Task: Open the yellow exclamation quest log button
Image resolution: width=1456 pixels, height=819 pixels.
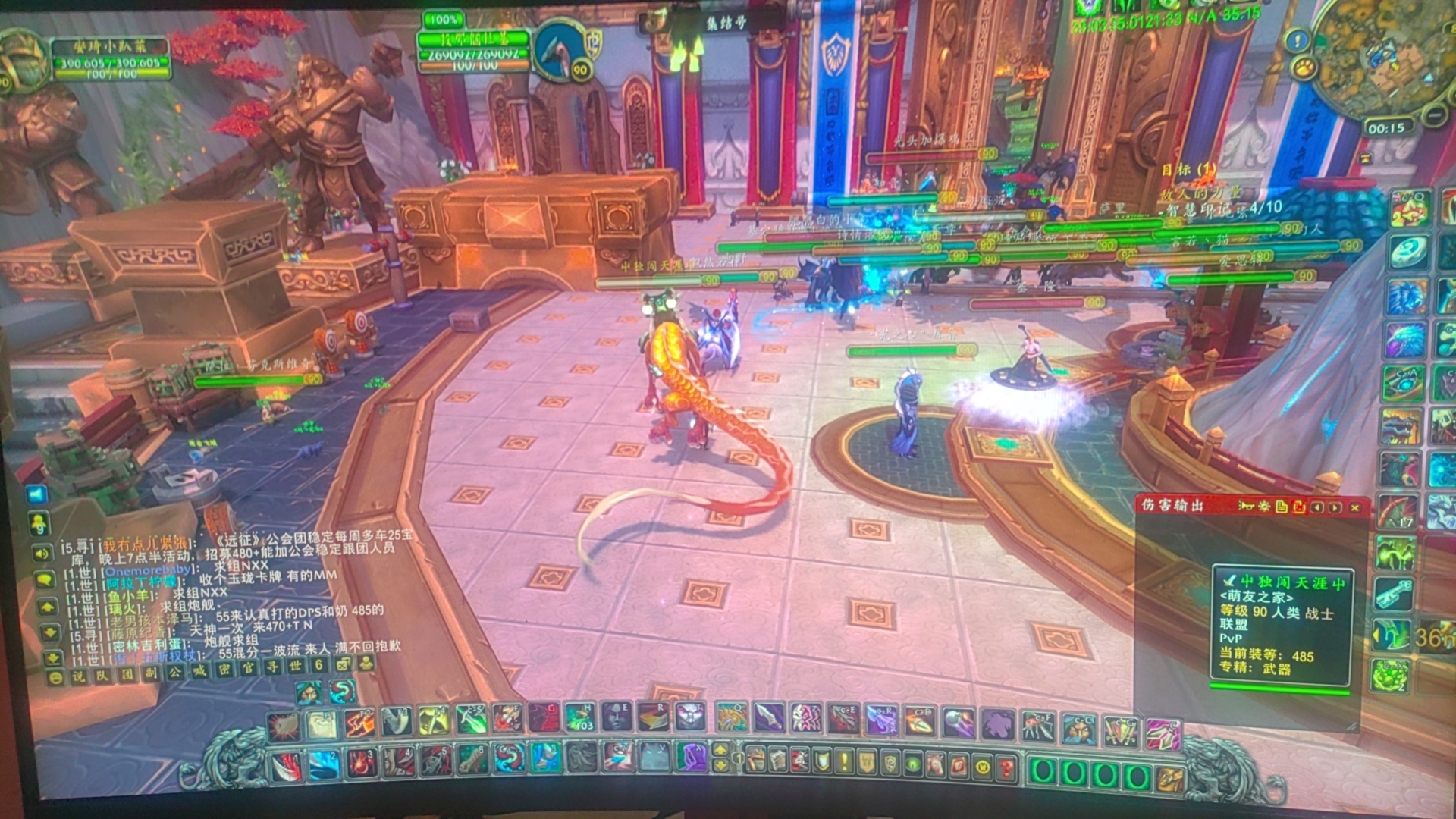Action: (x=843, y=761)
